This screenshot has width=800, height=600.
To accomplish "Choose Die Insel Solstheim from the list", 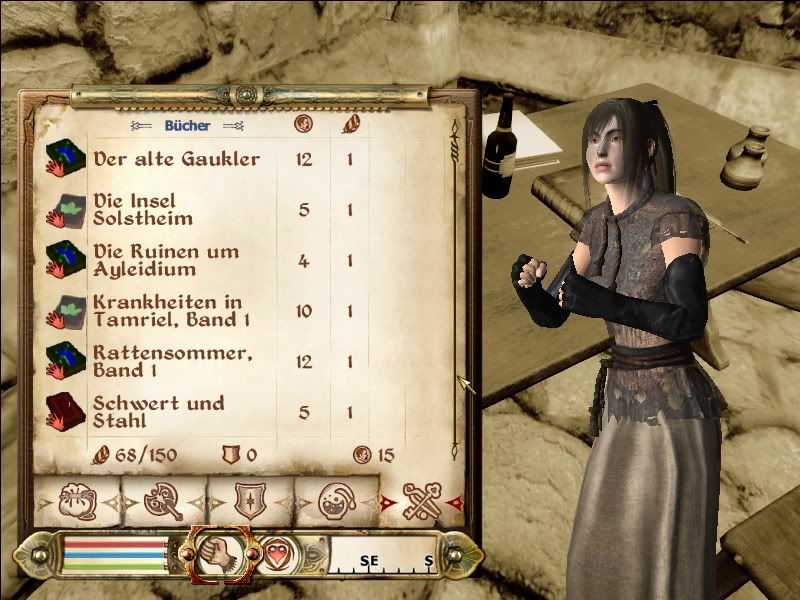I will 143,209.
